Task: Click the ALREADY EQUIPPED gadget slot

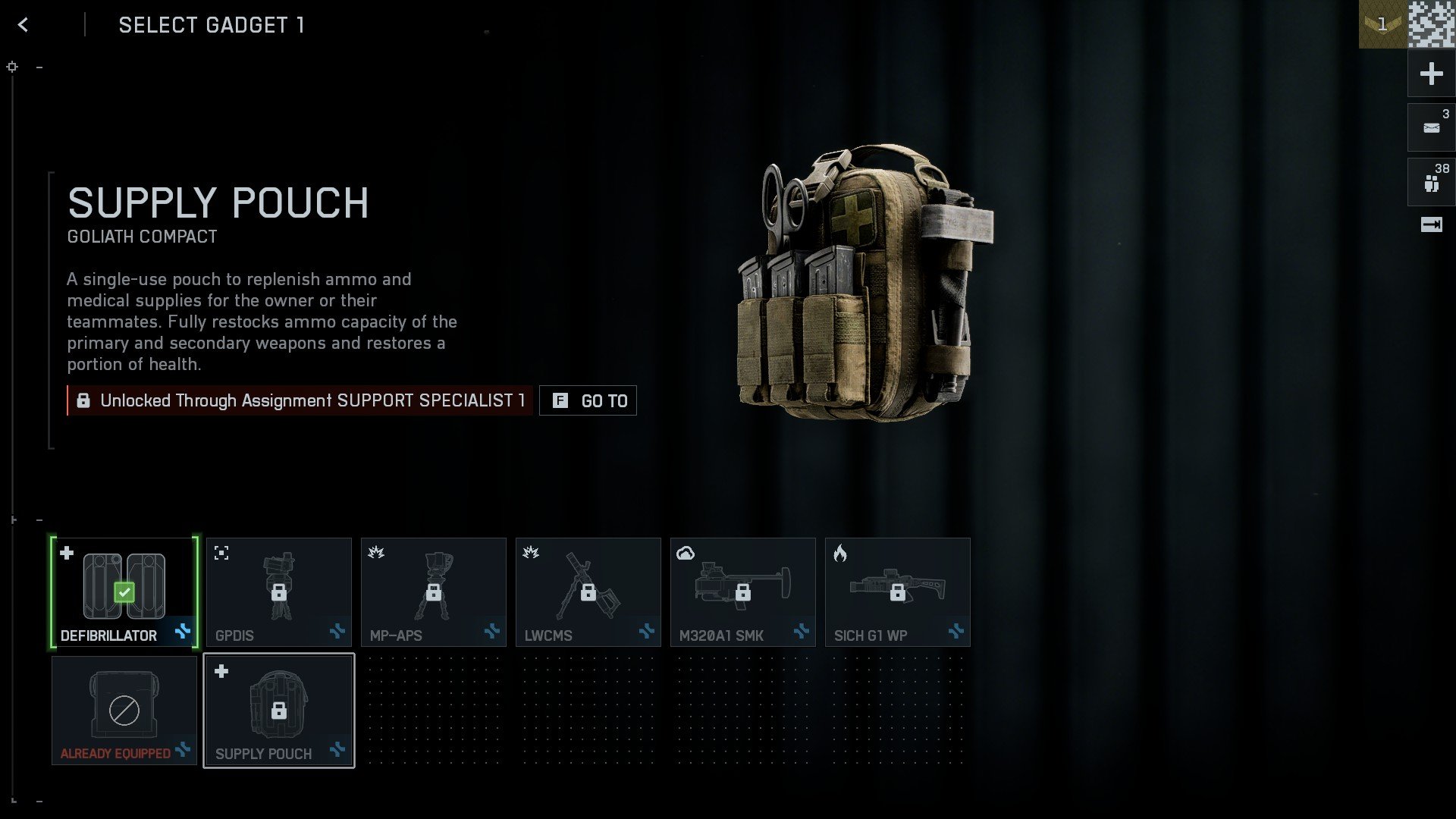Action: [x=124, y=710]
